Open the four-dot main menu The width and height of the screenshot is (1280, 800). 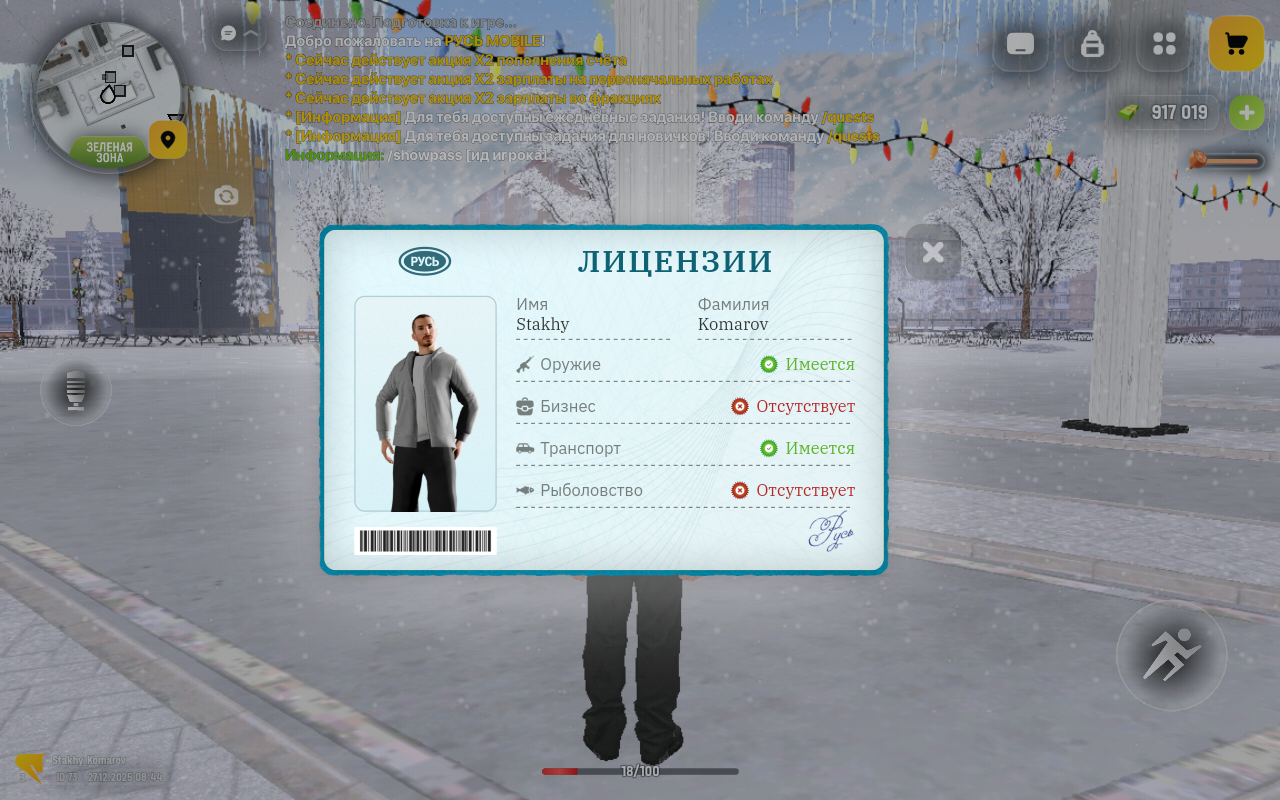pyautogui.click(x=1164, y=44)
